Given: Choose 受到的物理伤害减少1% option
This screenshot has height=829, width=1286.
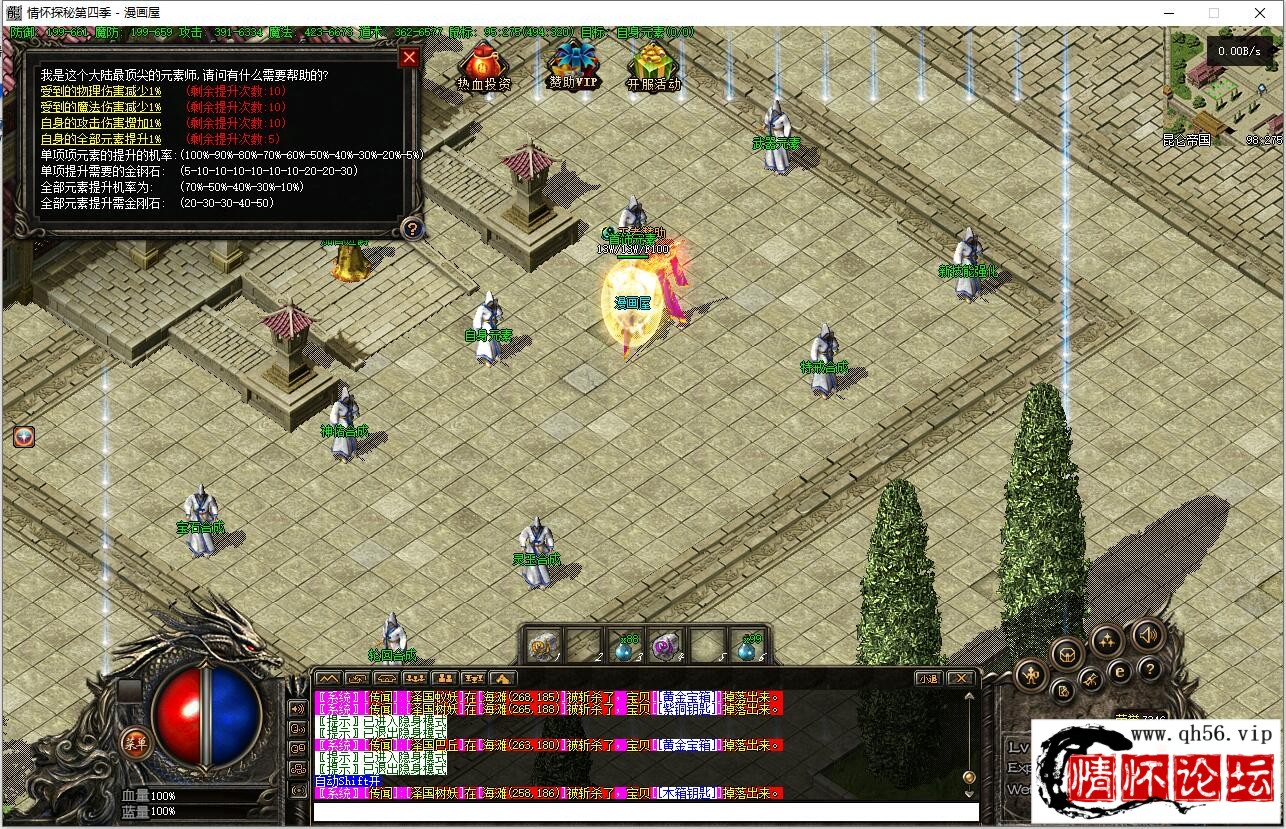Looking at the screenshot, I should click(100, 91).
